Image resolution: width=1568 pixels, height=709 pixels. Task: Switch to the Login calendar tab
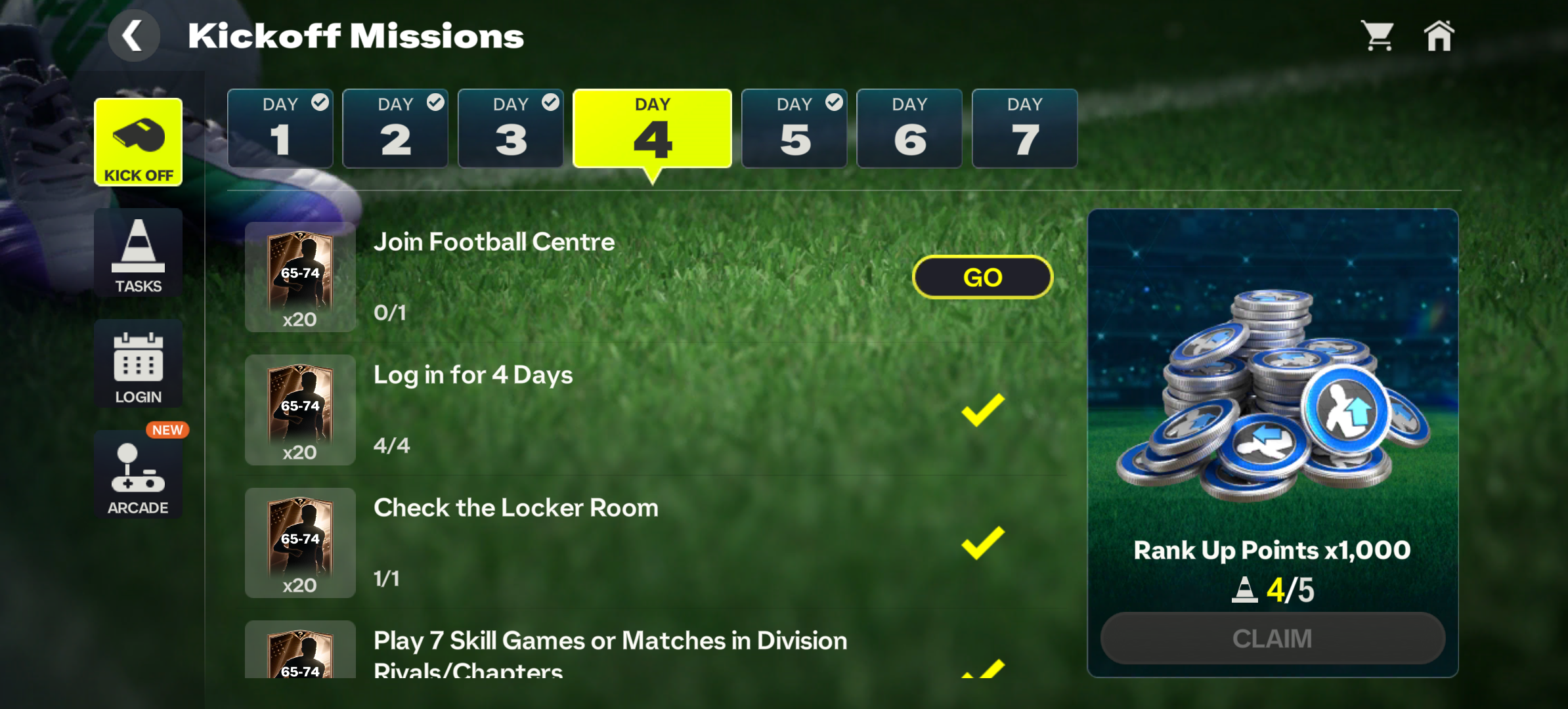(x=139, y=364)
